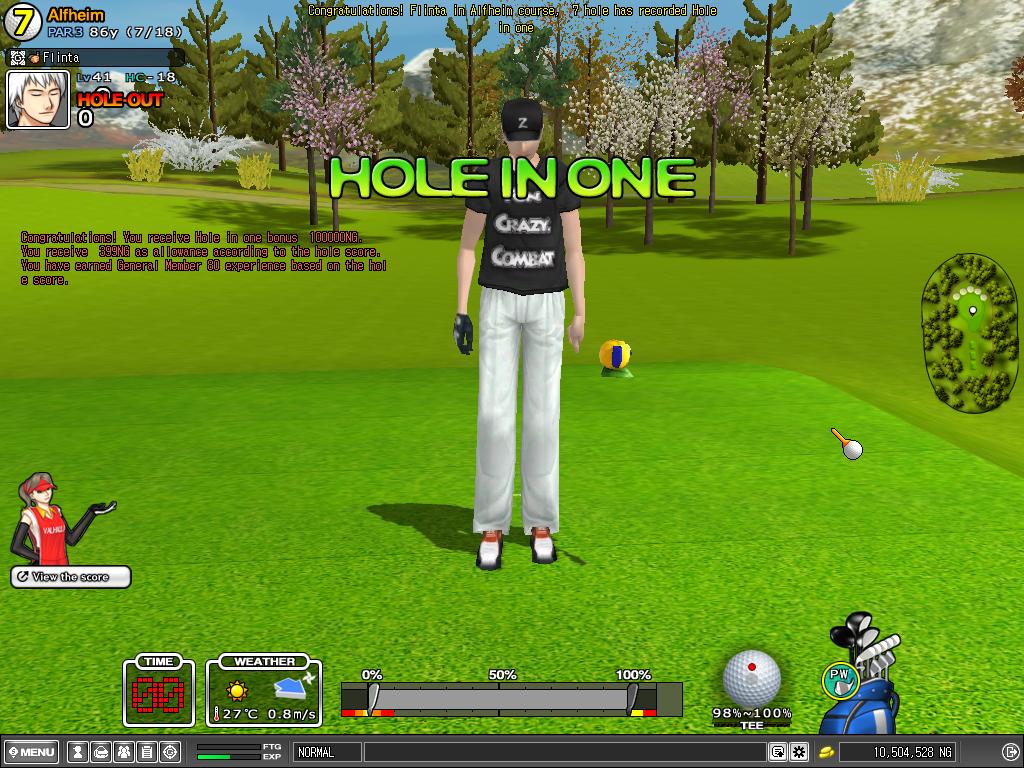The image size is (1024, 768).
Task: Change the NORMAL chat mode selector
Action: (327, 752)
